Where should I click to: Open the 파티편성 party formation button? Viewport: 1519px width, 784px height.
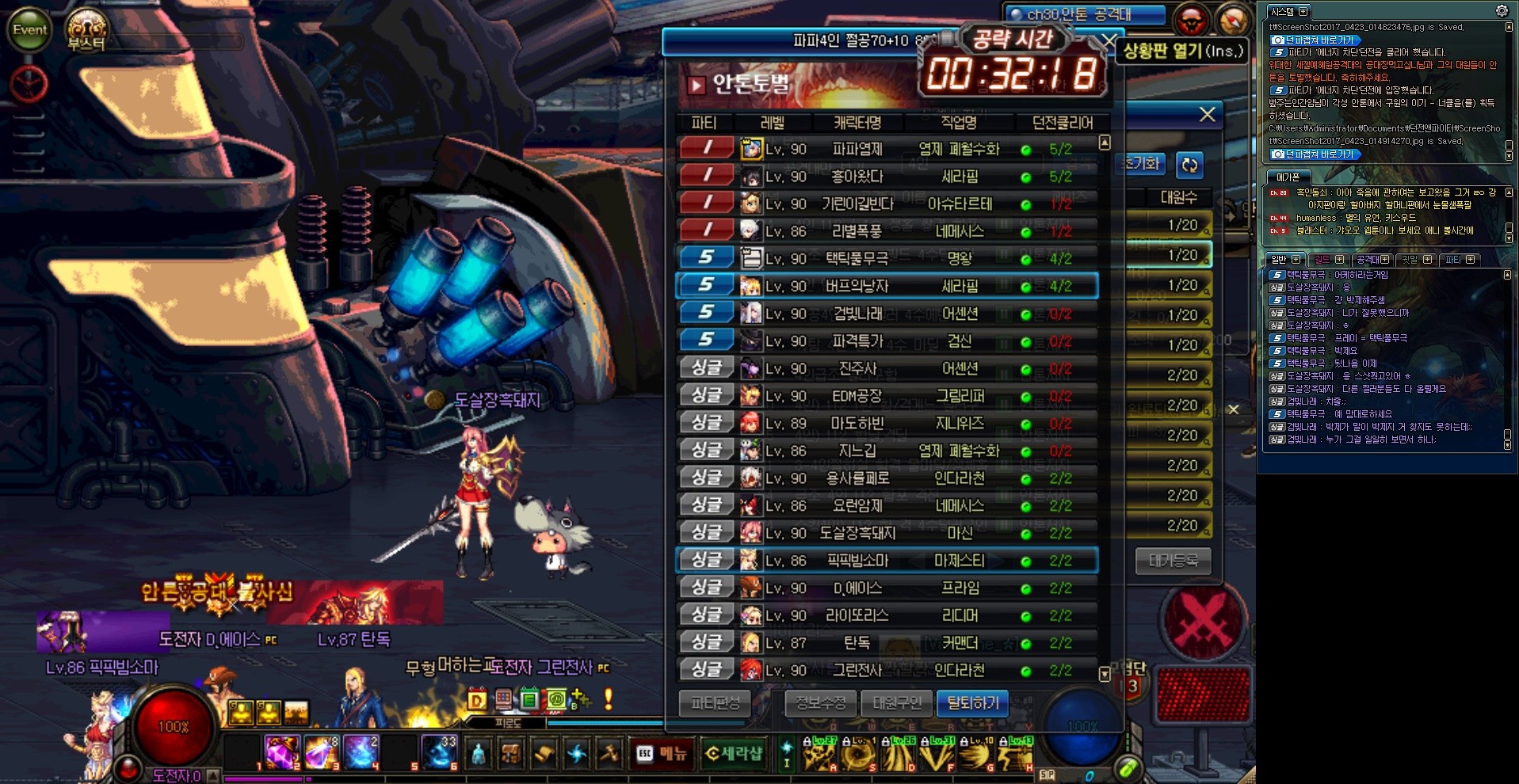[715, 703]
